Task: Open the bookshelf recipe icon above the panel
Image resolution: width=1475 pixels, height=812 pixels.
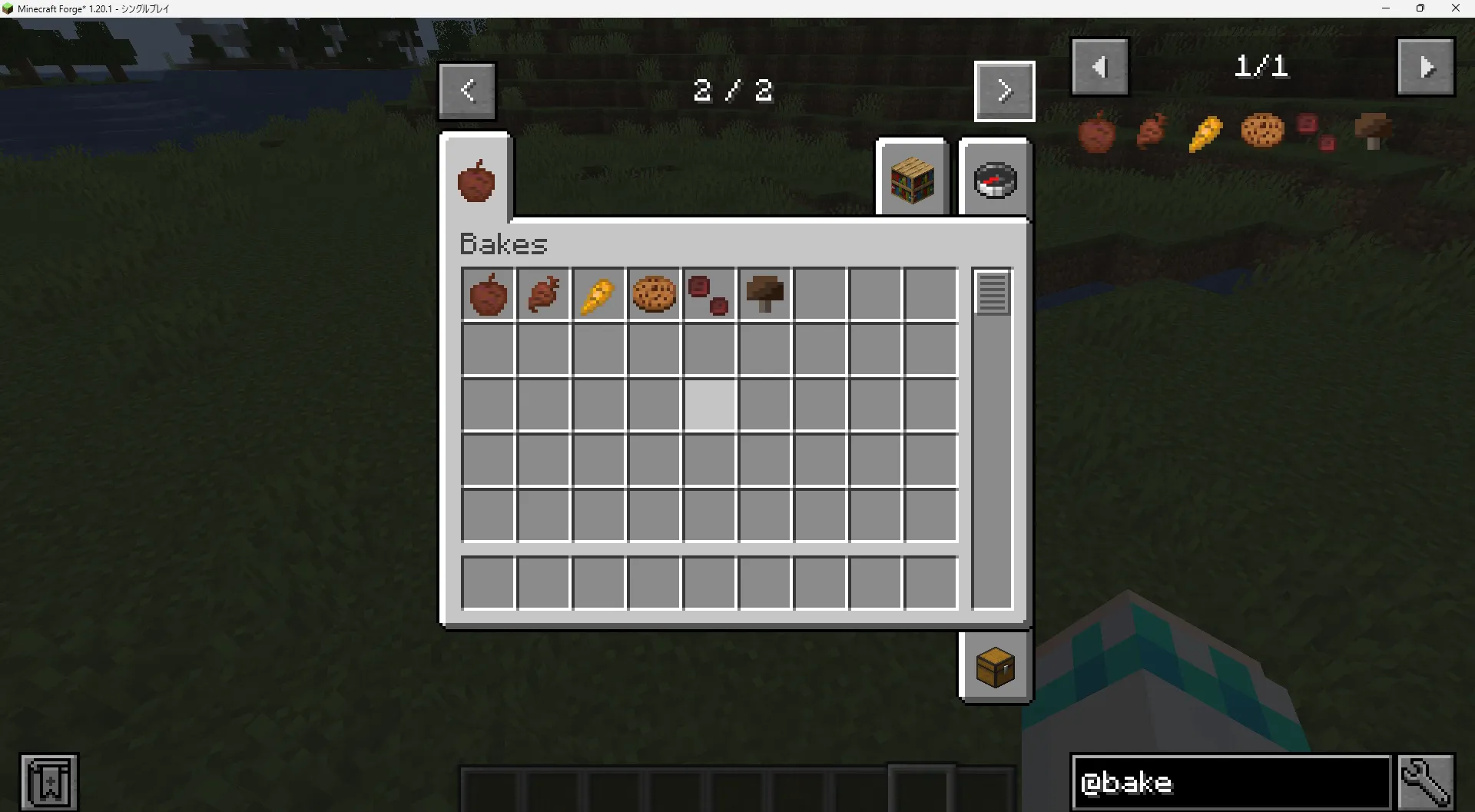Action: pos(913,177)
